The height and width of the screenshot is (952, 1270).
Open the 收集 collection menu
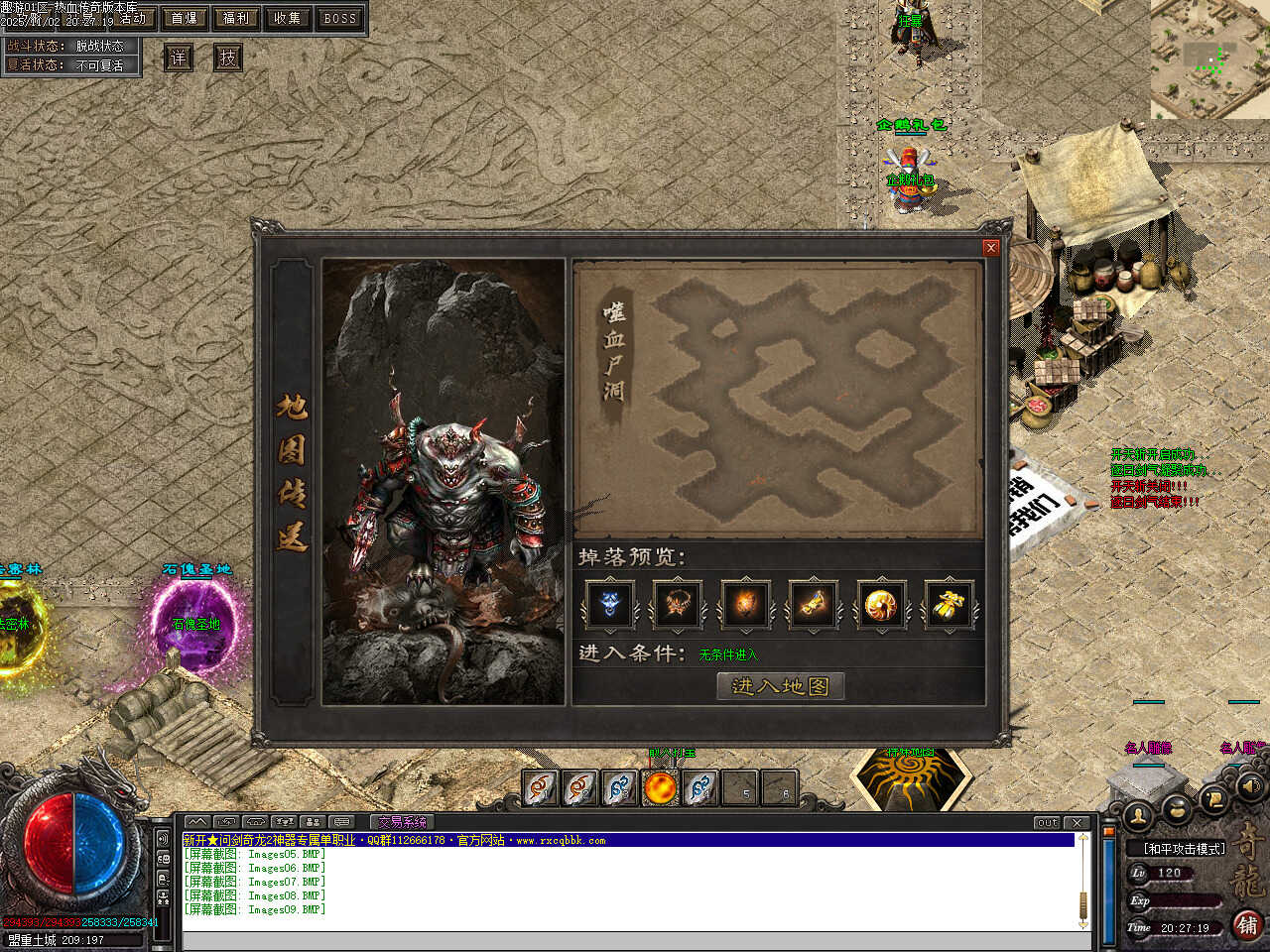click(288, 18)
